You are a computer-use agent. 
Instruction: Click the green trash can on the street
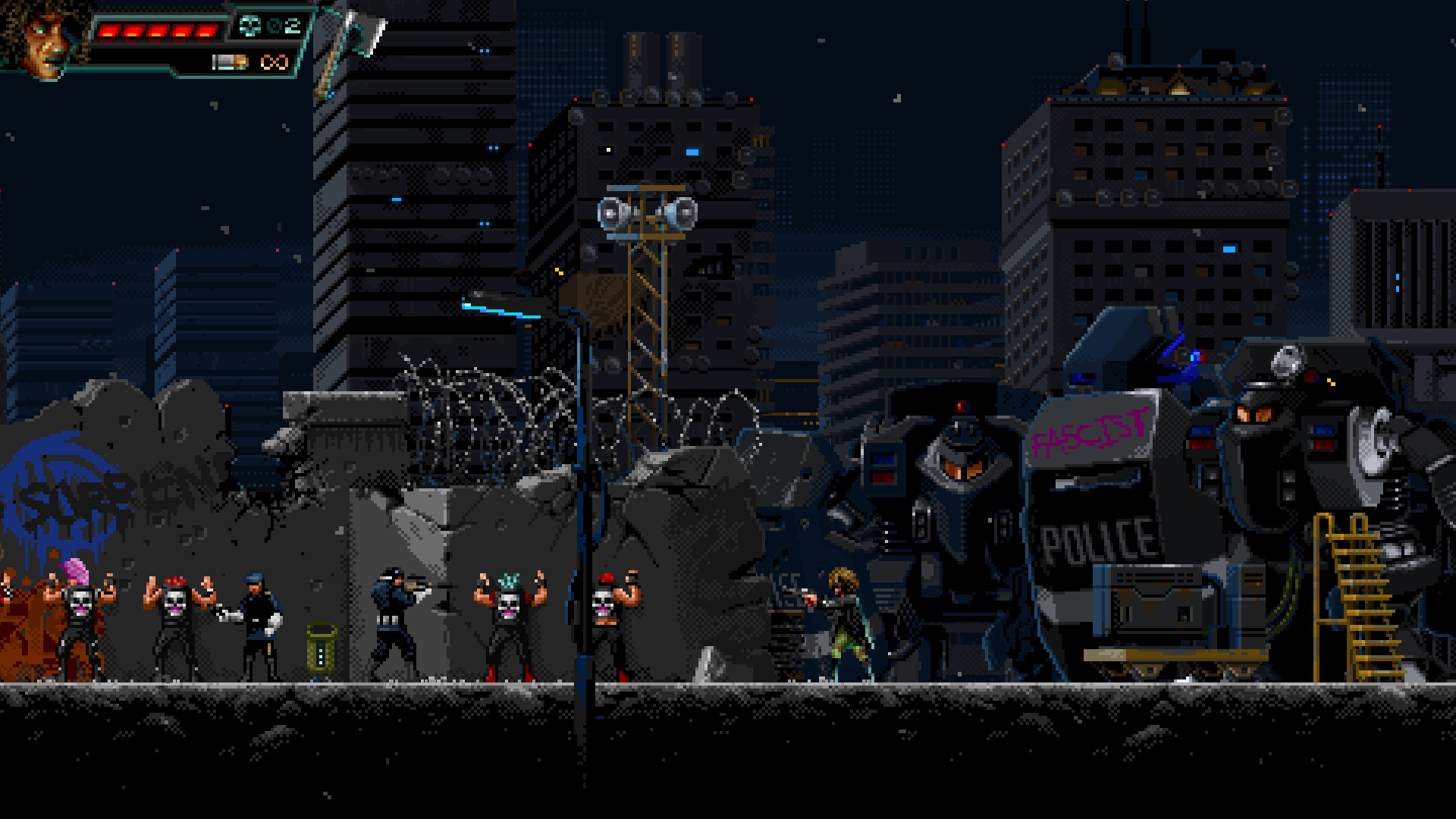321,648
